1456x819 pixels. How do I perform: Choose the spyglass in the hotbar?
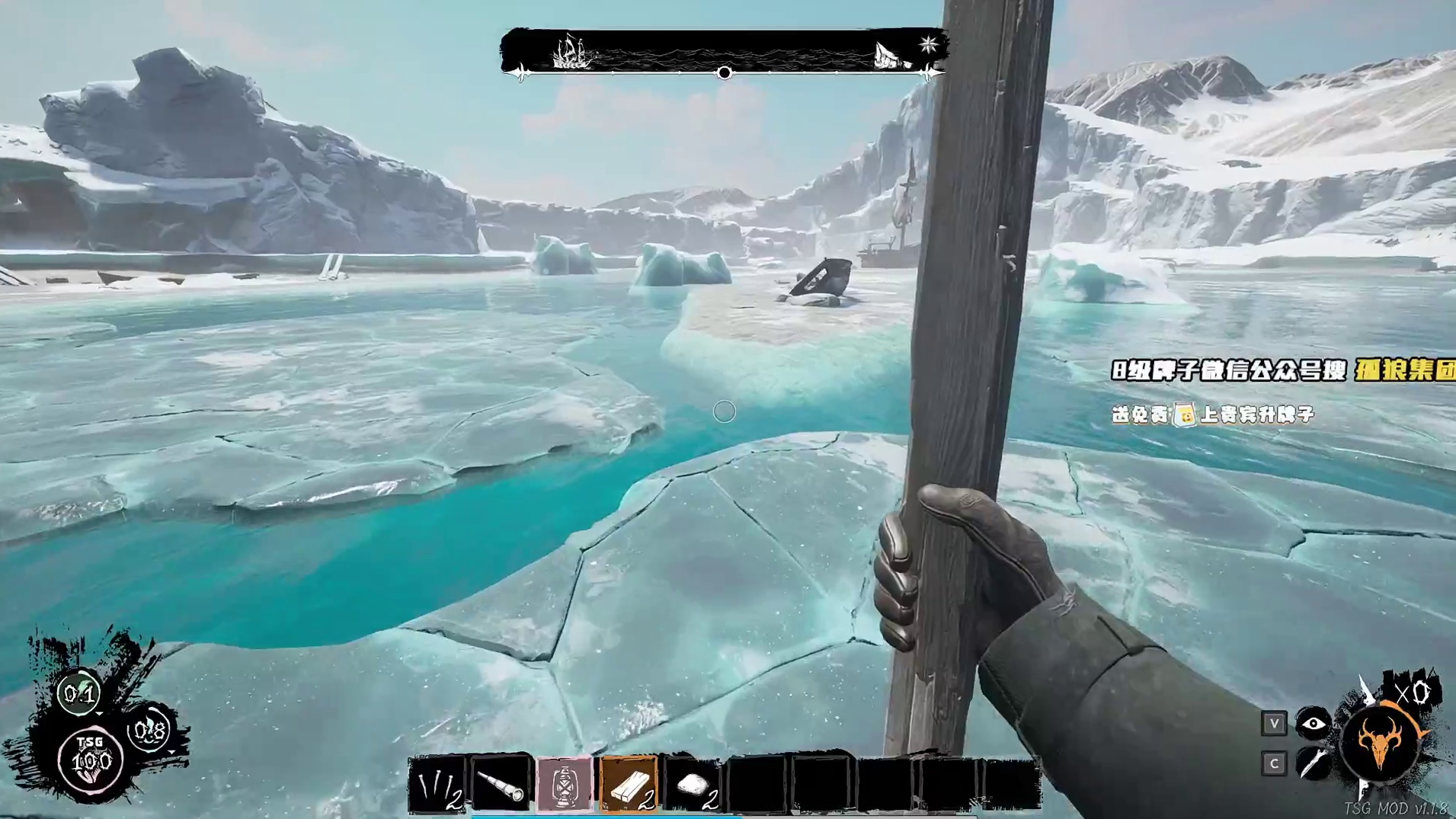[x=501, y=785]
